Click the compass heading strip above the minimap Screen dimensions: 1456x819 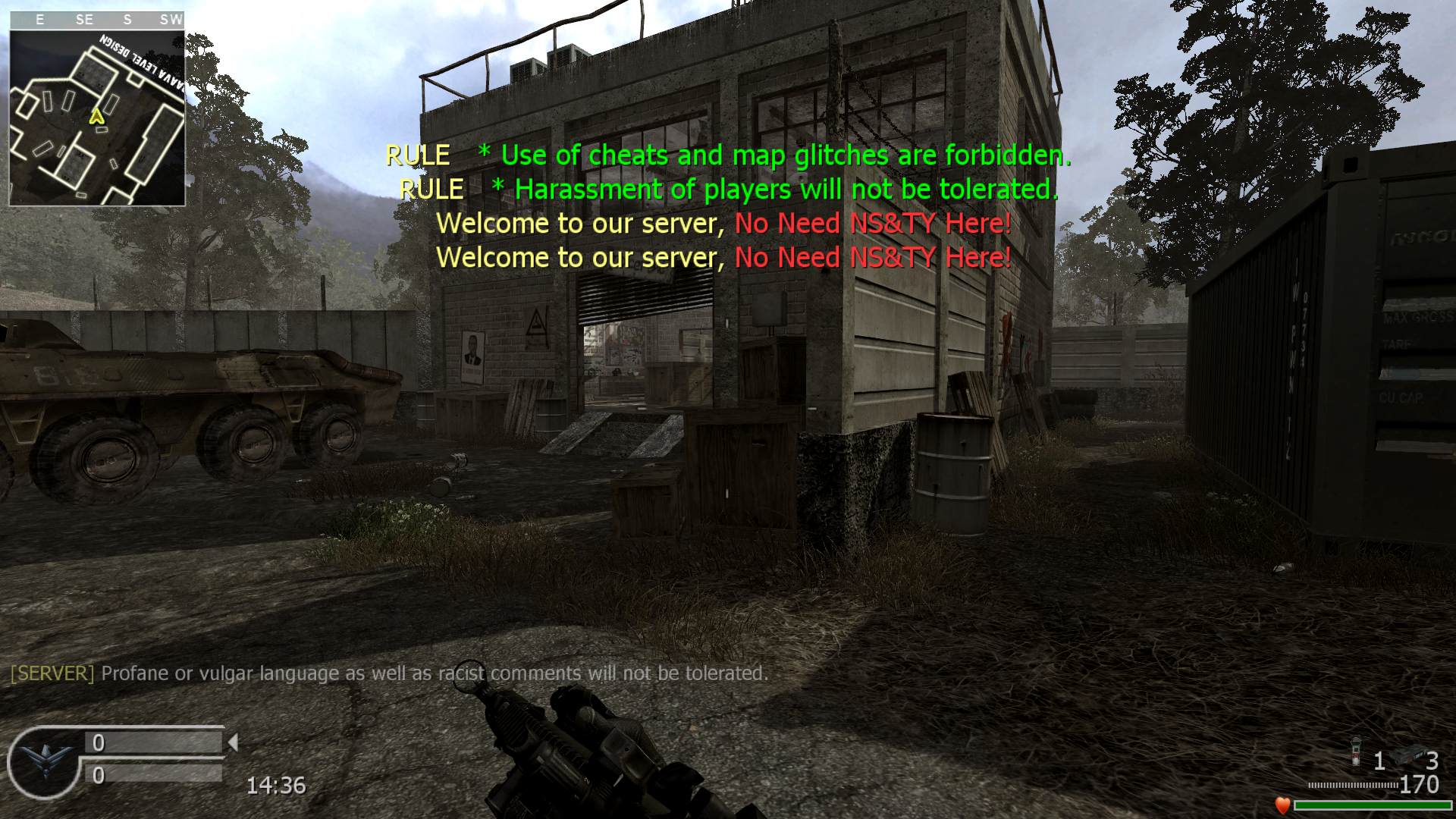tap(97, 20)
